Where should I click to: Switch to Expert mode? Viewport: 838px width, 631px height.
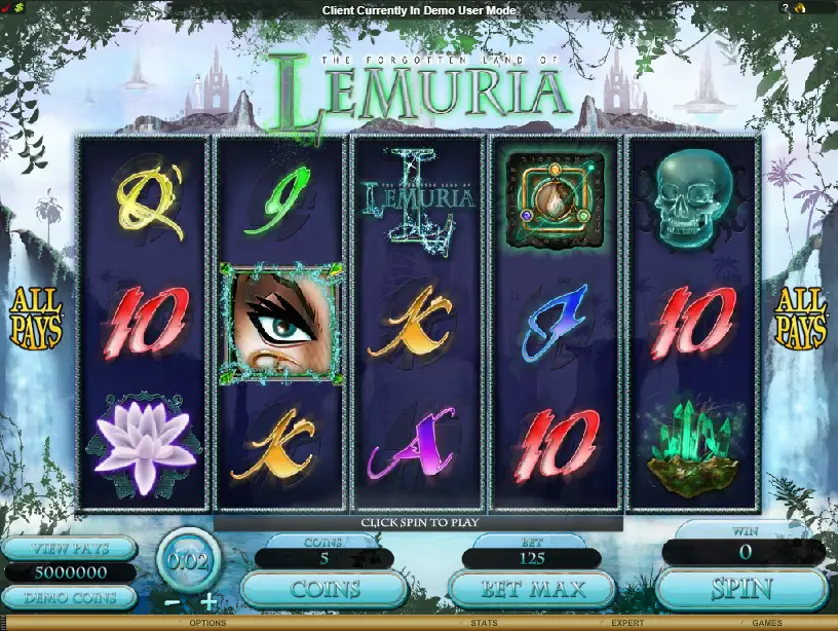coord(627,623)
